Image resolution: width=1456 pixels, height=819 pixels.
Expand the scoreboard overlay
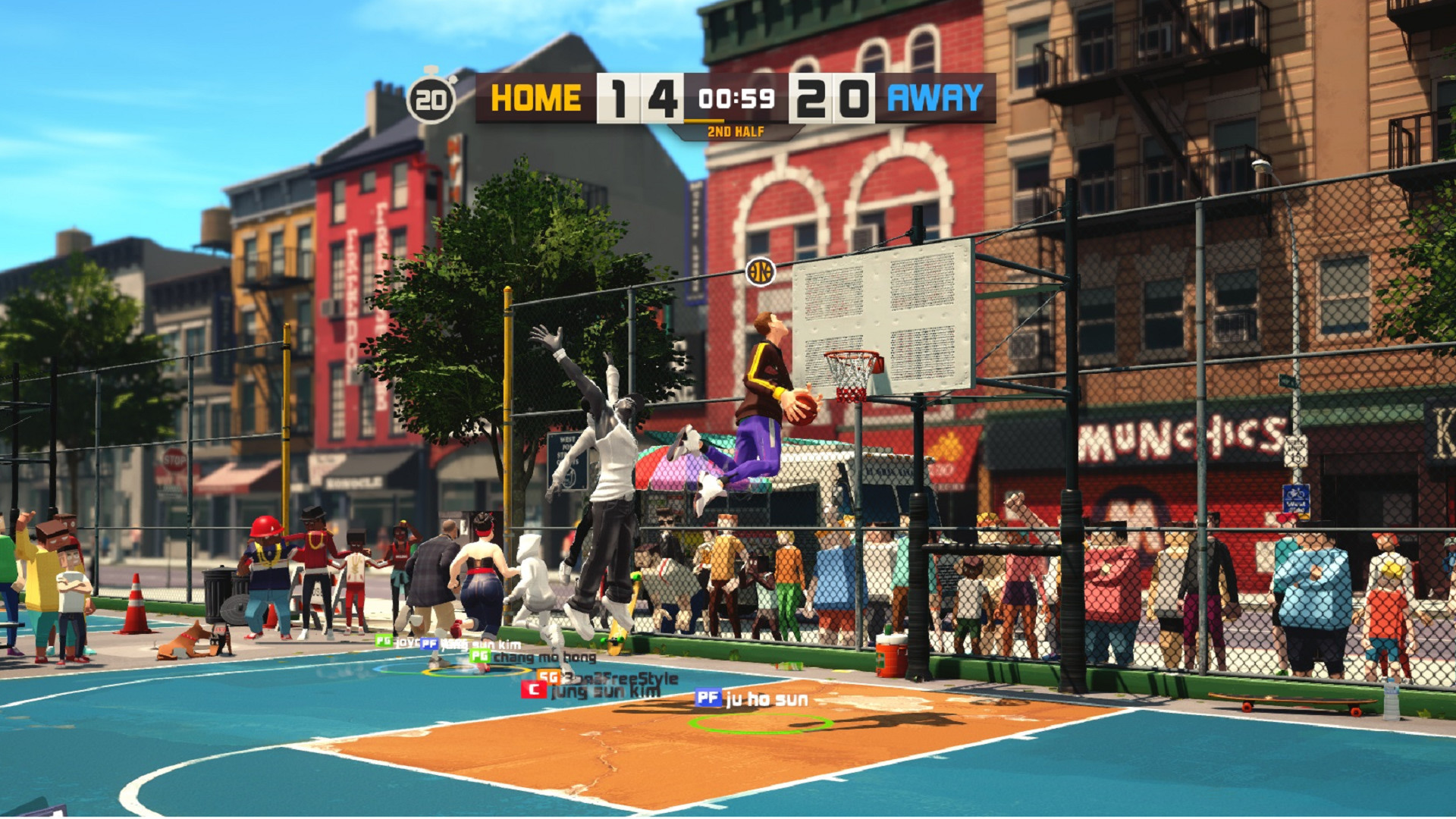tap(728, 99)
